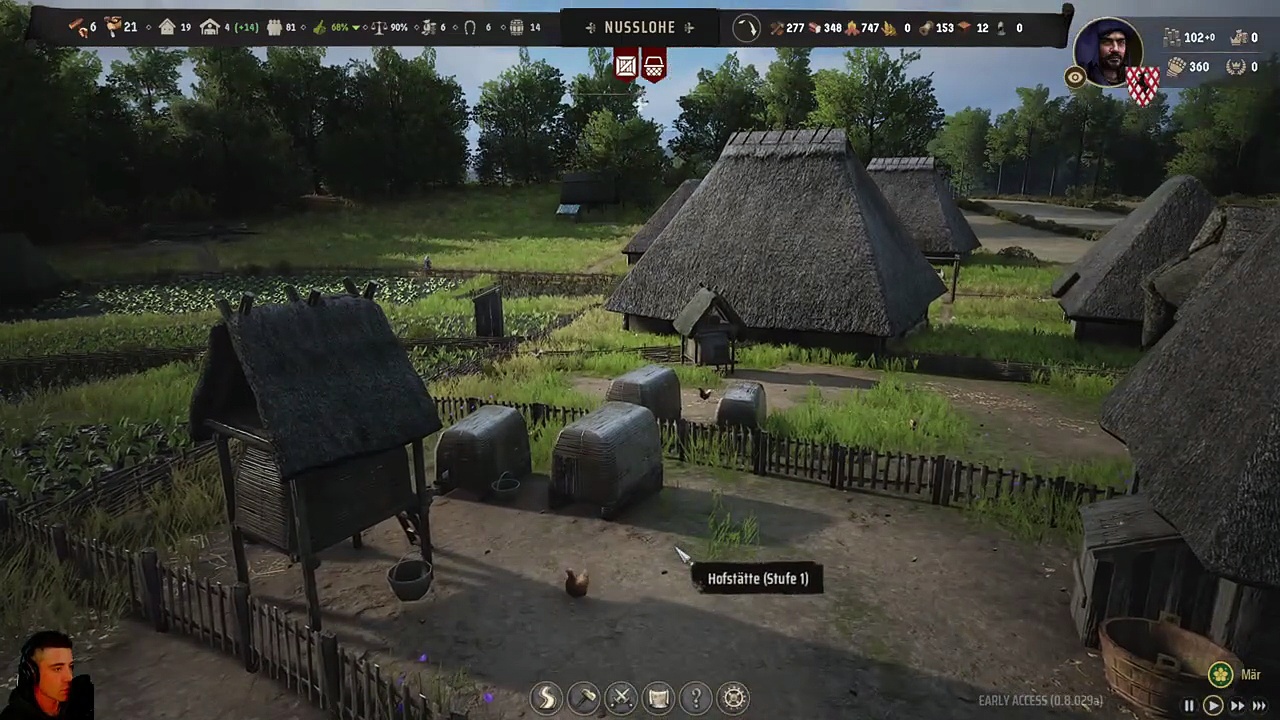Click the Nusslohe settlement name banner

(640, 28)
